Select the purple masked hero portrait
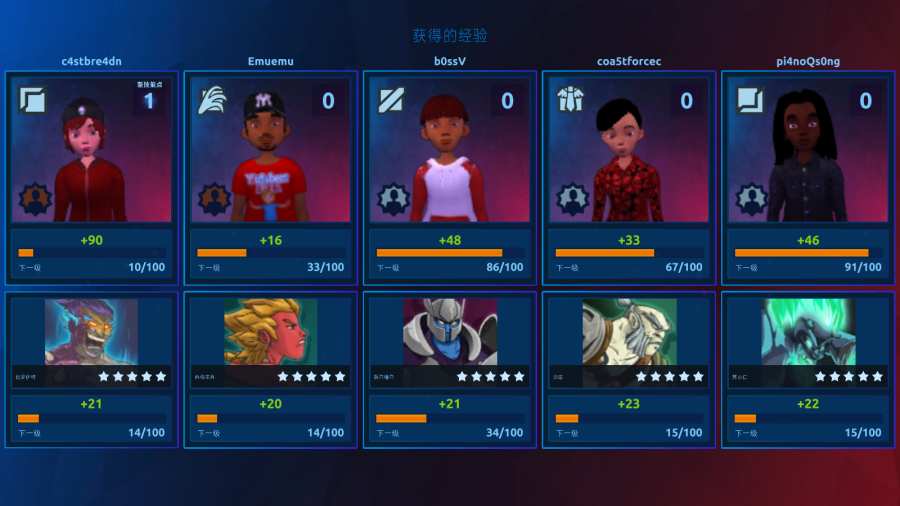Image resolution: width=900 pixels, height=506 pixels. tap(91, 332)
